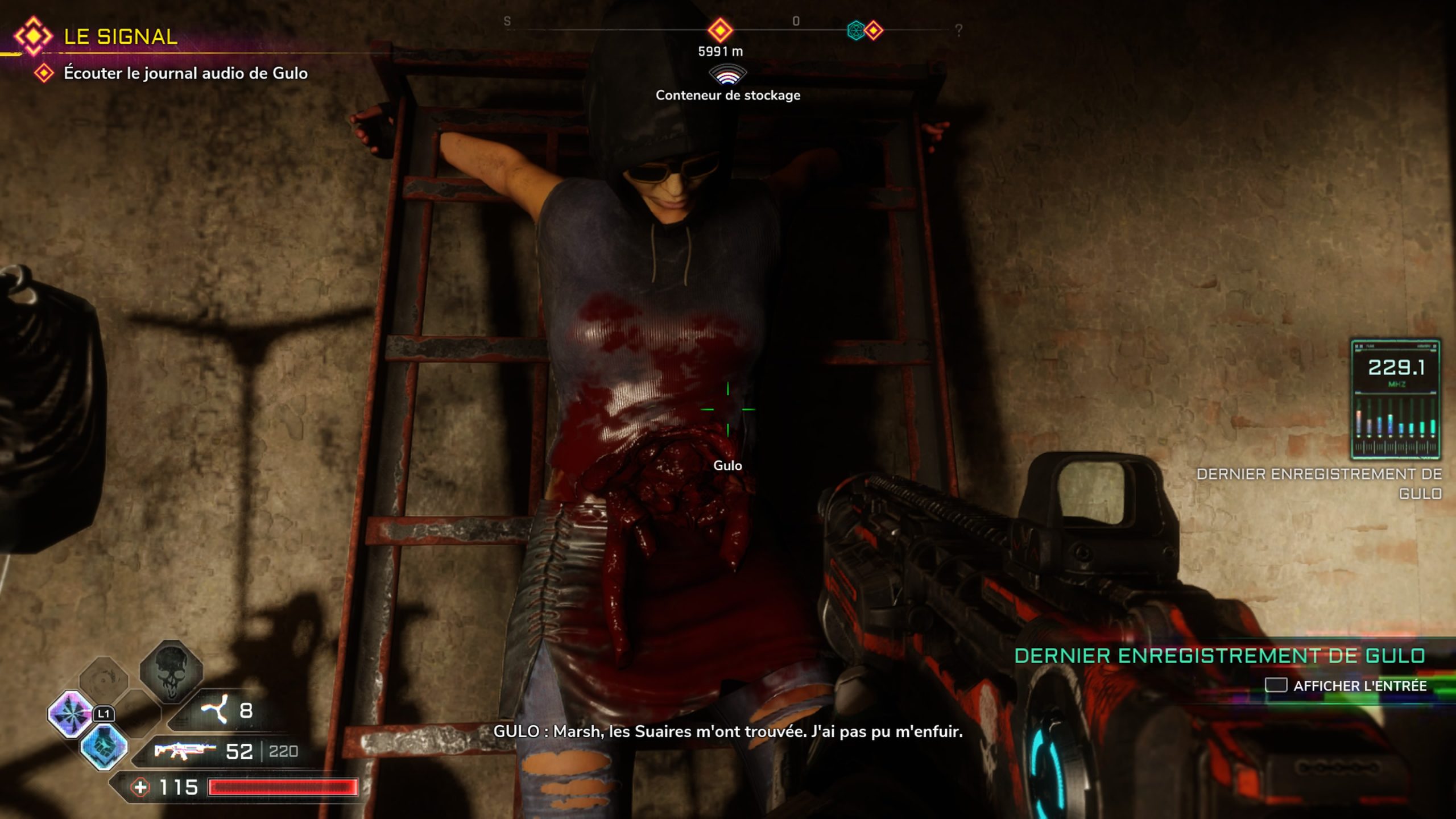Select the skull overdrive icon
Viewport: 1456px width, 819px height.
[x=171, y=672]
